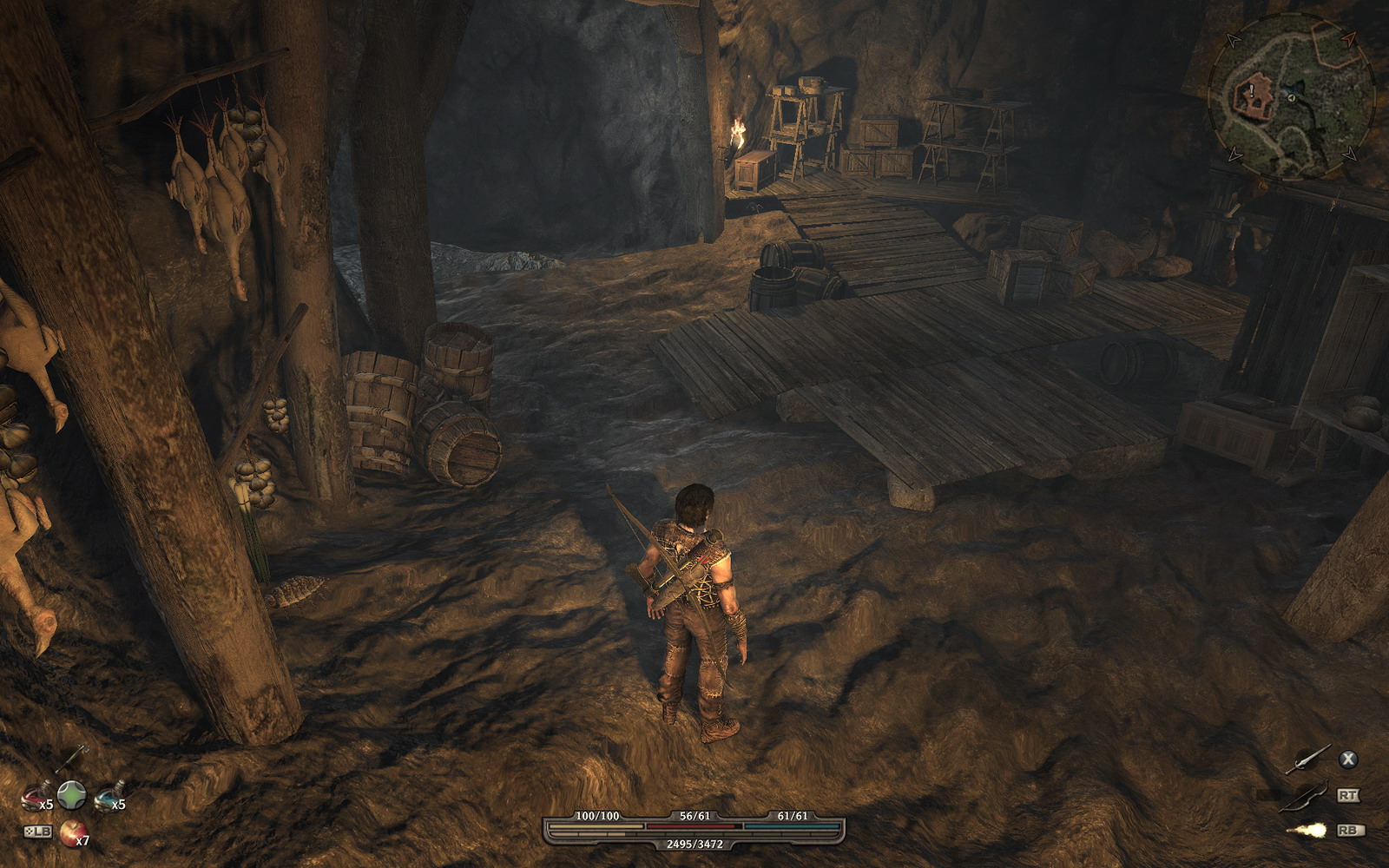
Task: Select the bow ranged weapon icon
Action: pyautogui.click(x=1306, y=795)
